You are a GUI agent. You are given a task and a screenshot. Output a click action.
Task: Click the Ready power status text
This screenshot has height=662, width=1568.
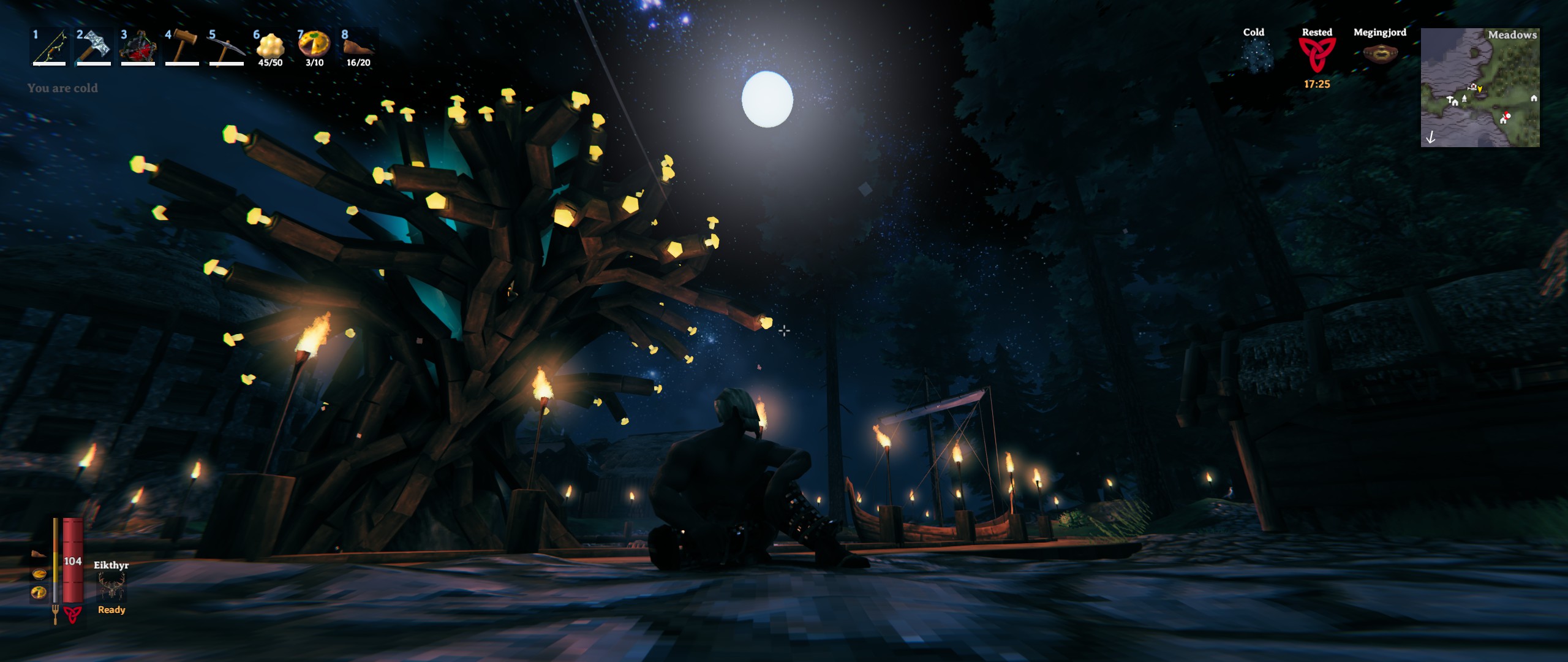coord(112,611)
